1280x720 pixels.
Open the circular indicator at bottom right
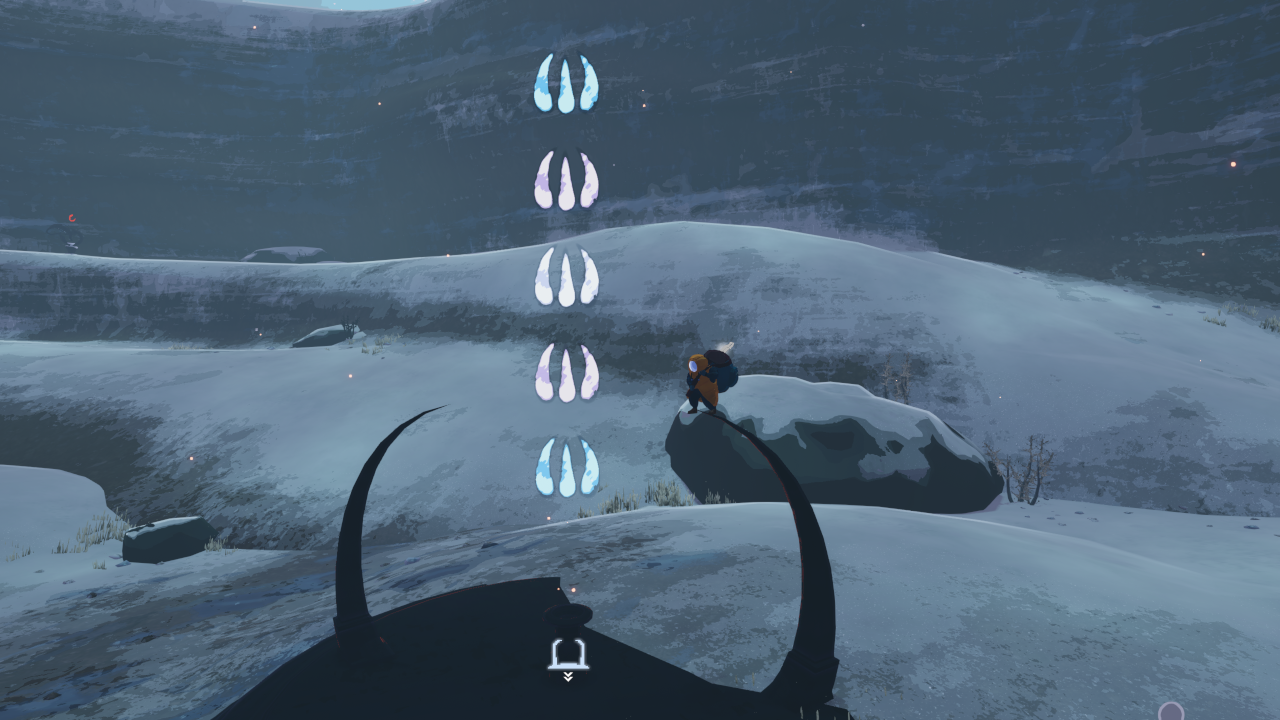(1170, 712)
